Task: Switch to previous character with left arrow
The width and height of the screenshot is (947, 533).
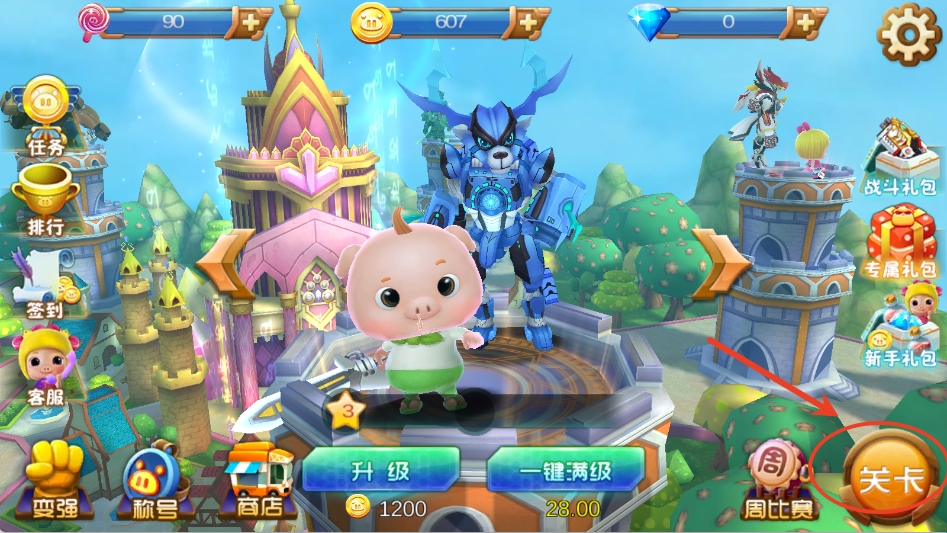Action: [x=223, y=263]
